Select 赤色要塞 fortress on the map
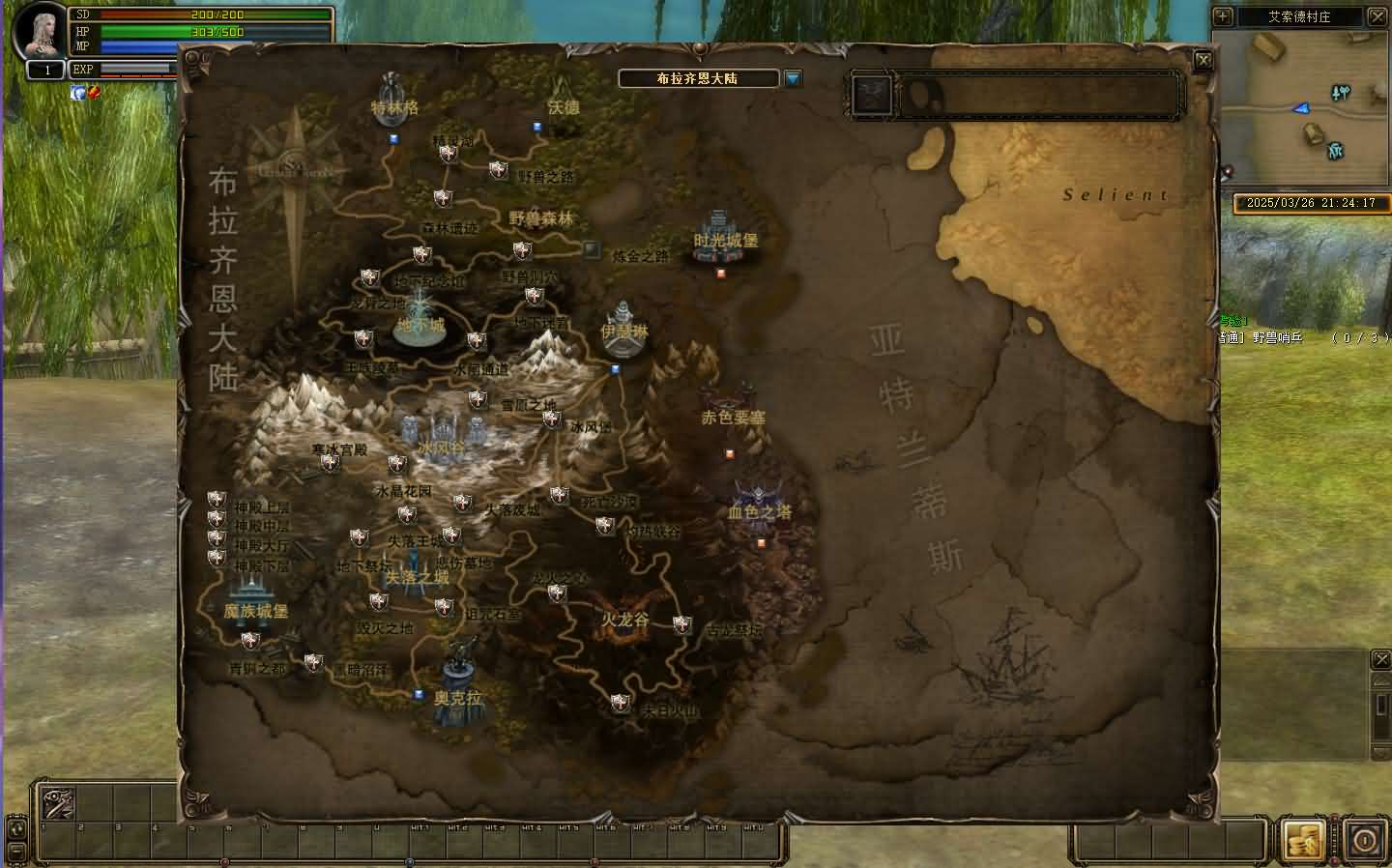This screenshot has width=1392, height=868. pyautogui.click(x=733, y=408)
